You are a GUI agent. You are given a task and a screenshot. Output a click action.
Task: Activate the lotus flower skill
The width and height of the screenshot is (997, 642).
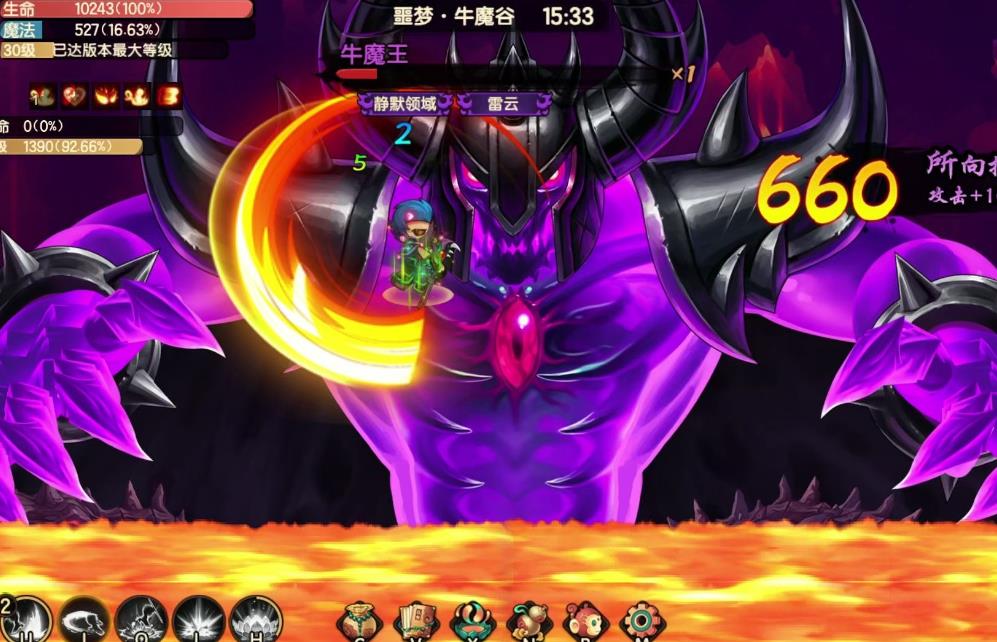255,620
